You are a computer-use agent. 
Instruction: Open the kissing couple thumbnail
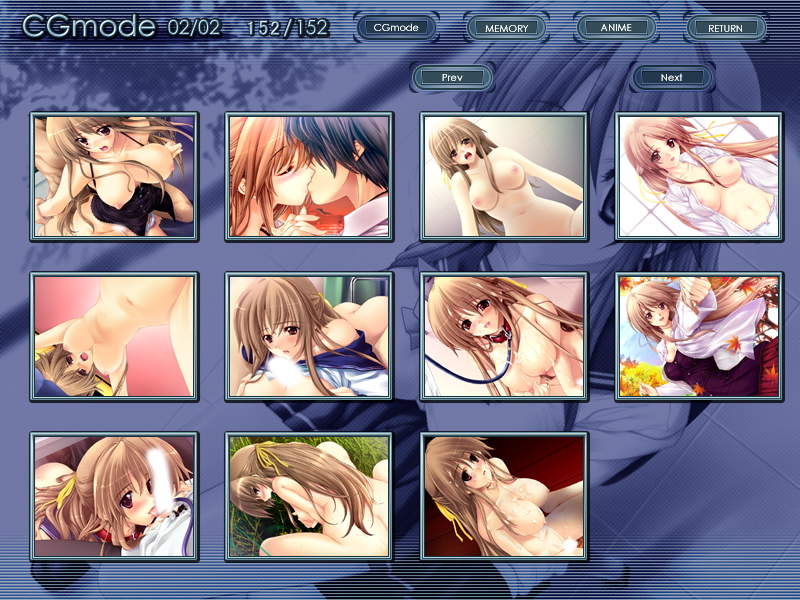coord(308,176)
